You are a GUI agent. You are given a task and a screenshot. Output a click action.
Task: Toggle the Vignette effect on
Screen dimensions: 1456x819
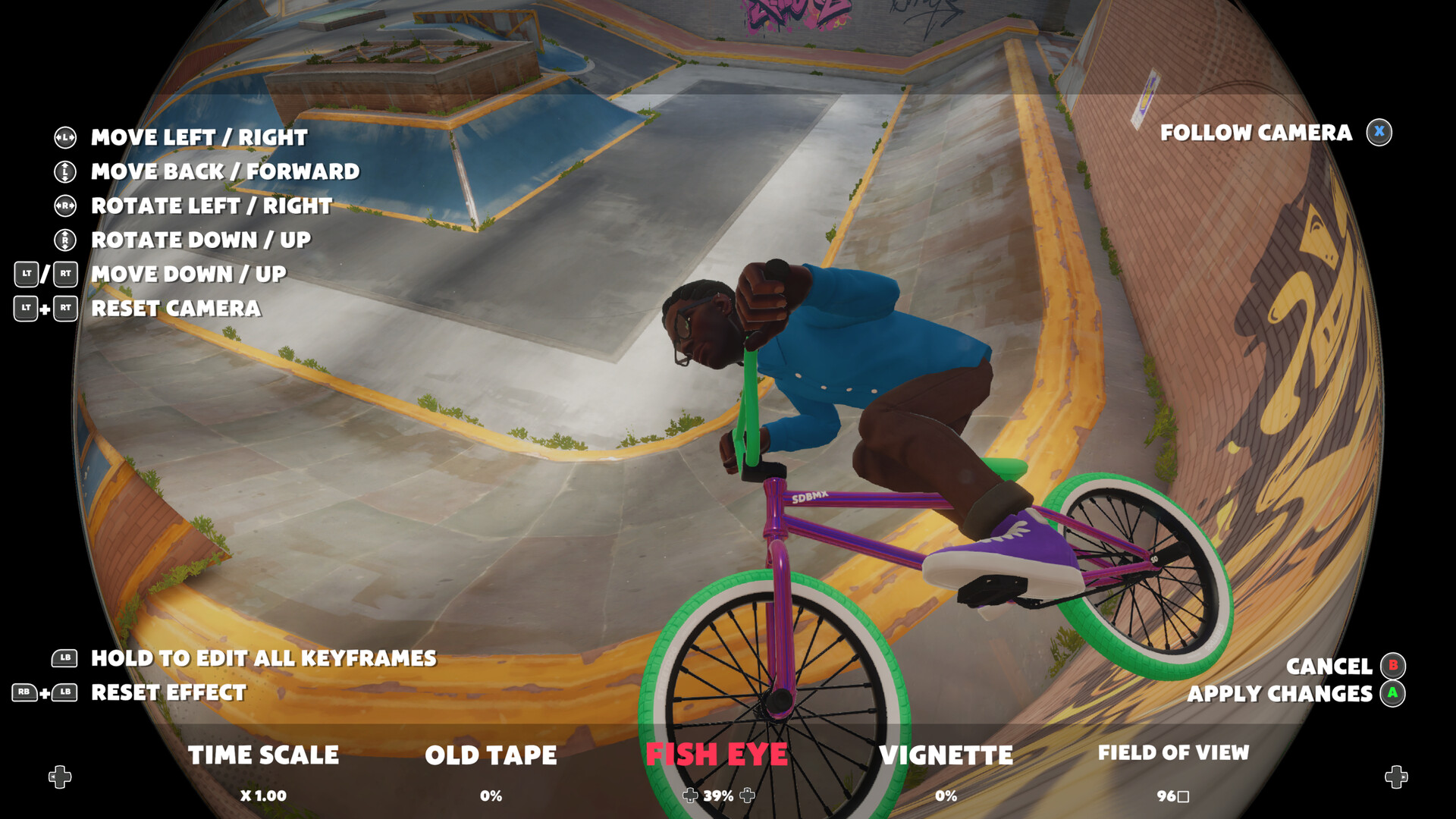point(946,755)
